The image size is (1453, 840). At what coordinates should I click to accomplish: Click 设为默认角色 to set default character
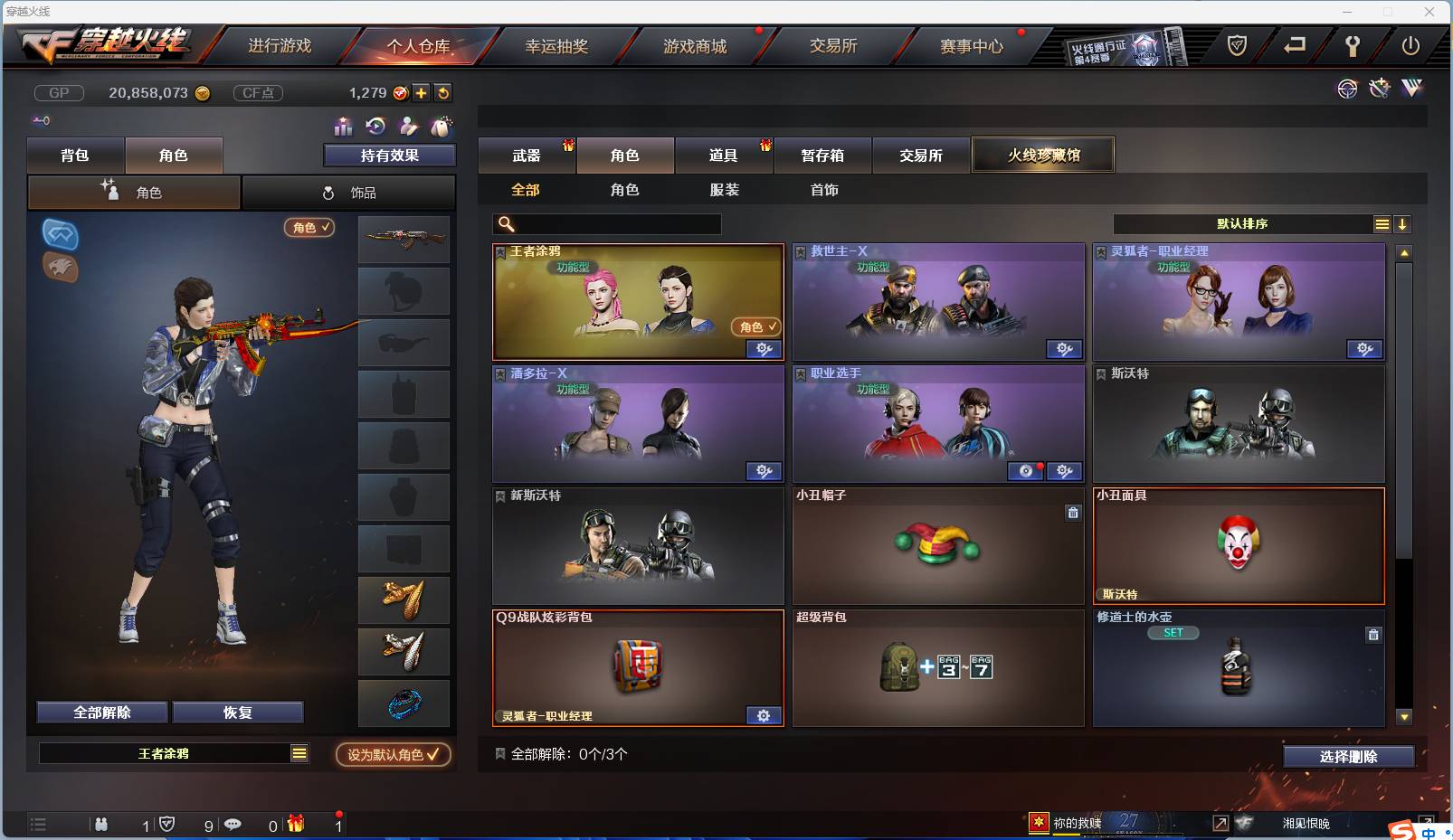click(x=393, y=755)
